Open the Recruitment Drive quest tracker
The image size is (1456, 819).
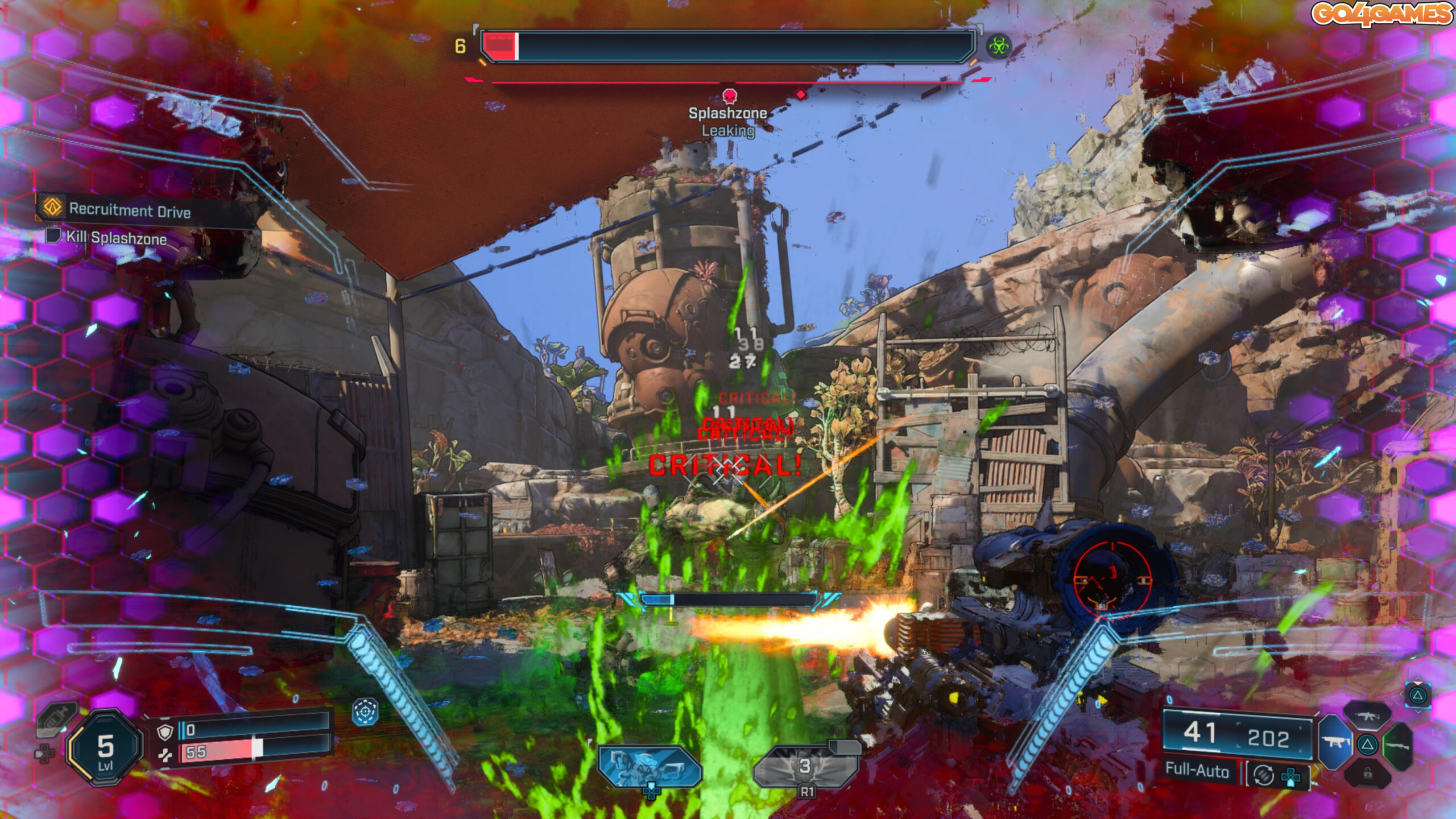(x=130, y=210)
